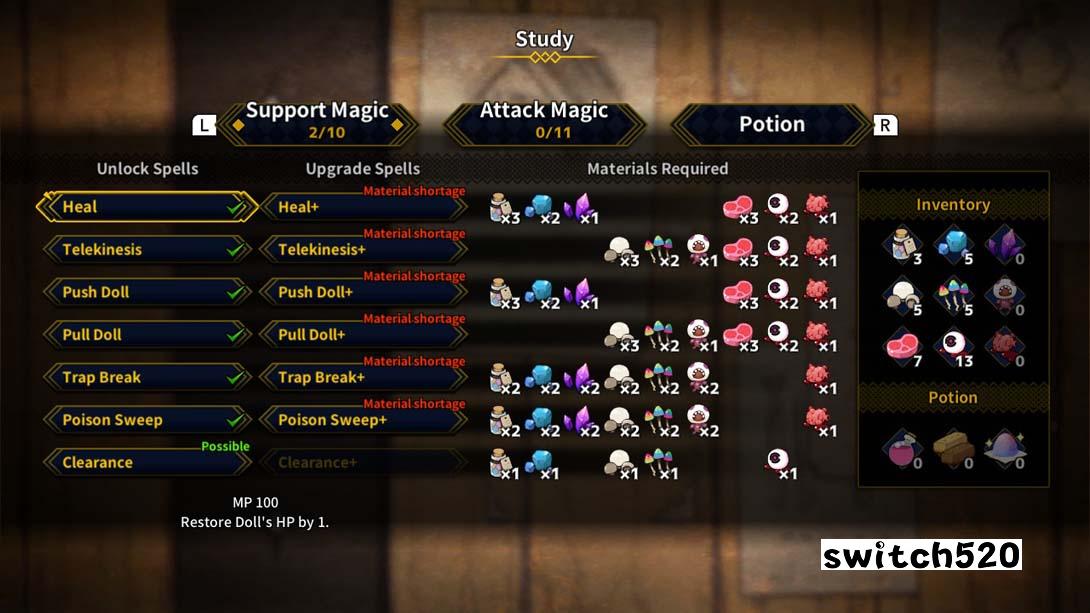The width and height of the screenshot is (1090, 613).
Task: Select the Push Doll+ upgrade
Action: [363, 292]
